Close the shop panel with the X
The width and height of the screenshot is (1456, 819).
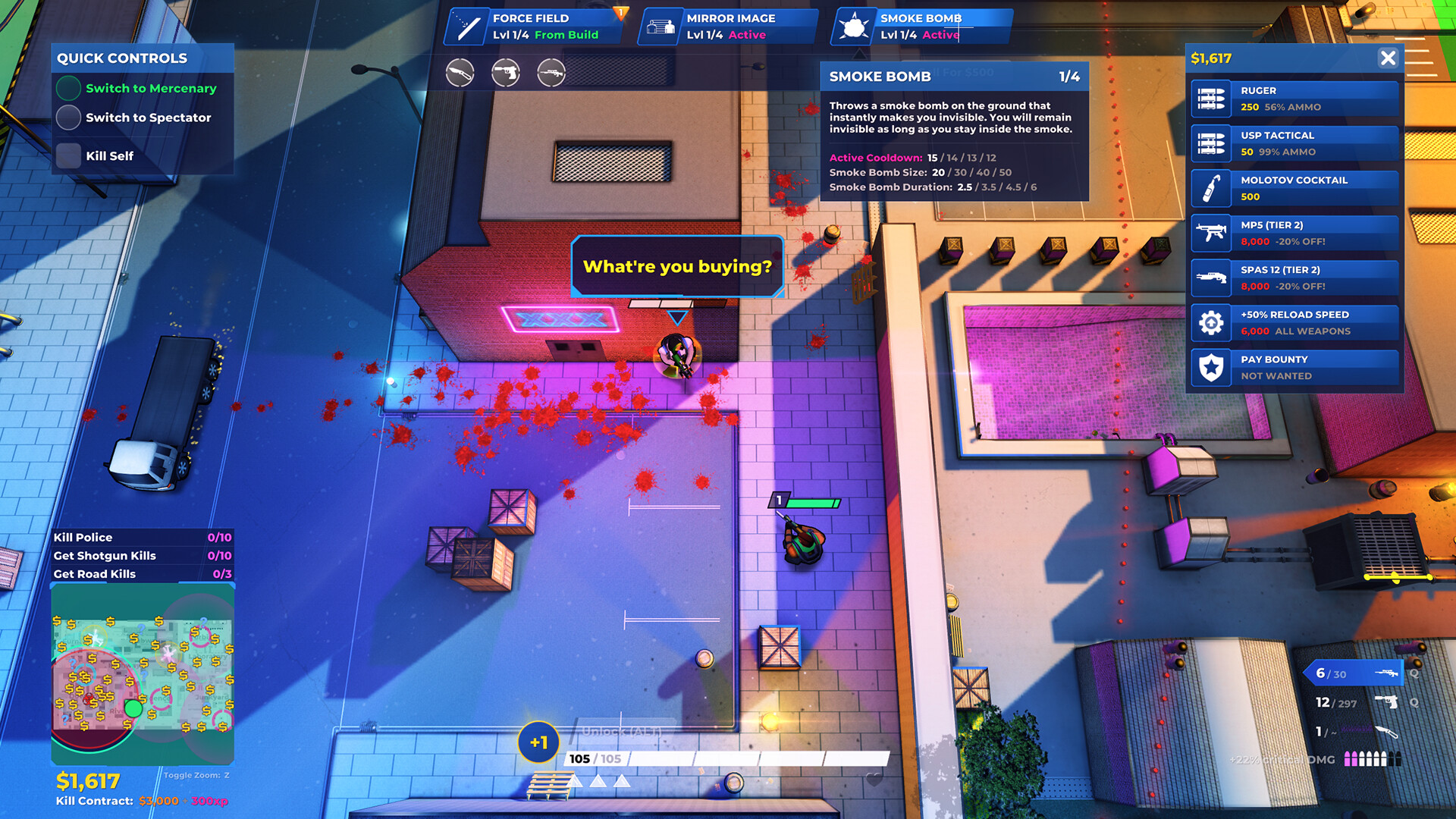(x=1389, y=58)
